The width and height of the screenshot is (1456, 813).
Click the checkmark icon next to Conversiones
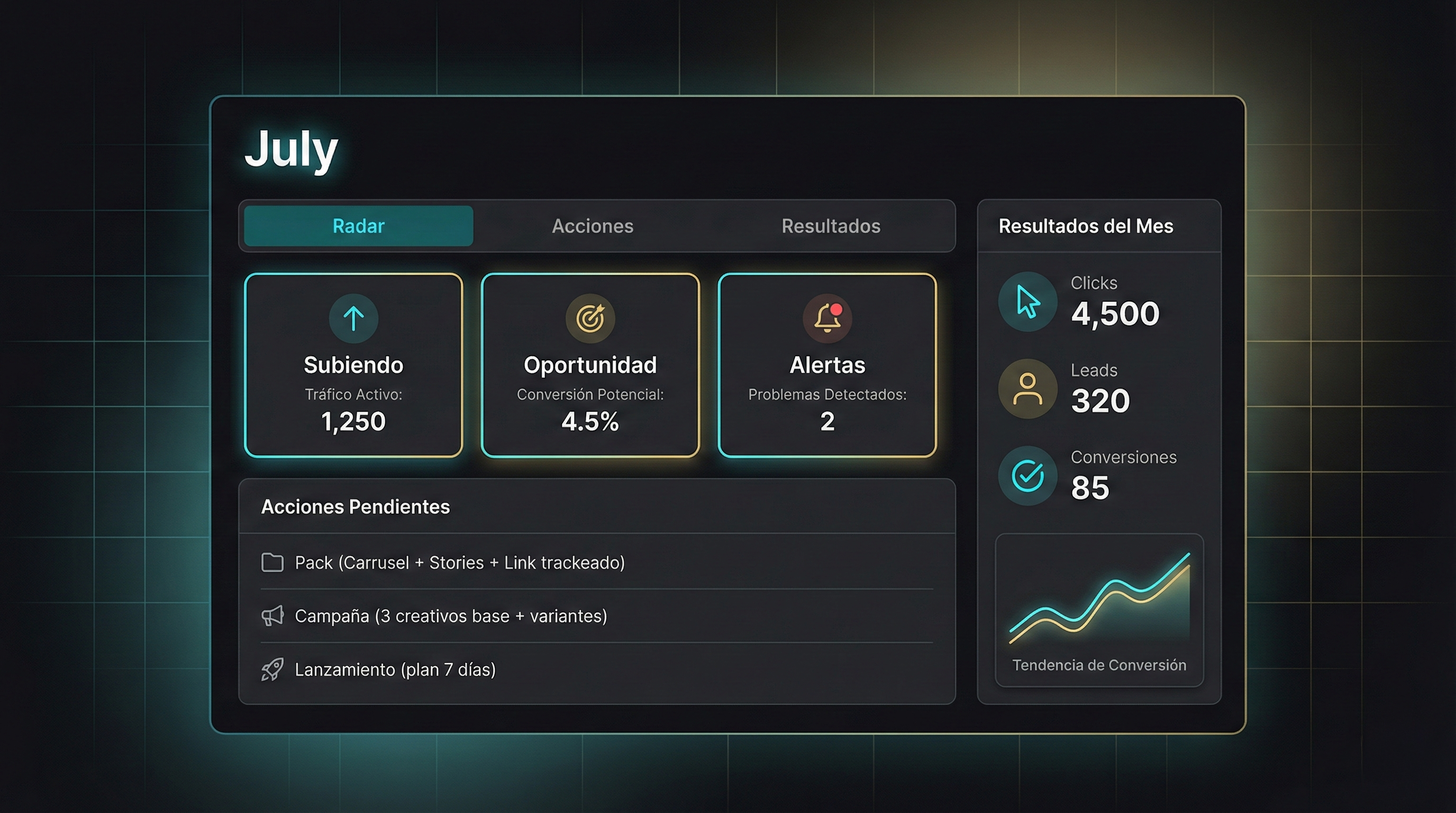click(x=1027, y=475)
